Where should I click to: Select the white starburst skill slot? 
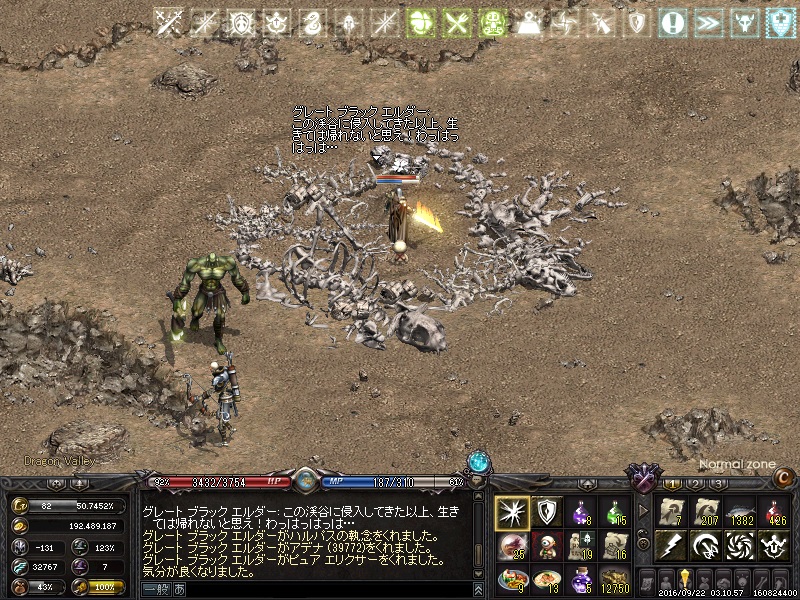click(x=512, y=512)
